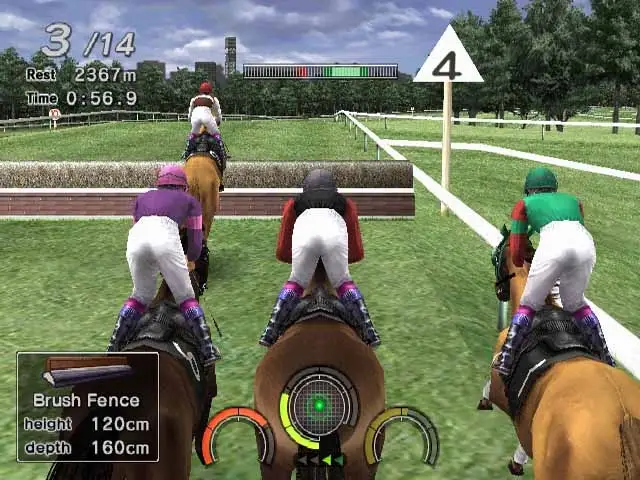Screen dimensions: 640x480
Task: Click the race progress tracker bar
Action: [x=320, y=72]
